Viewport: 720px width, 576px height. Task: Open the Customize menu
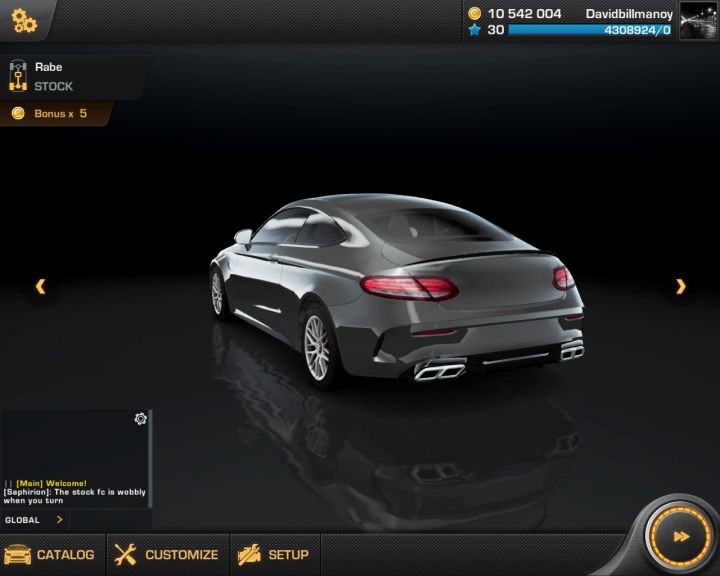click(167, 554)
